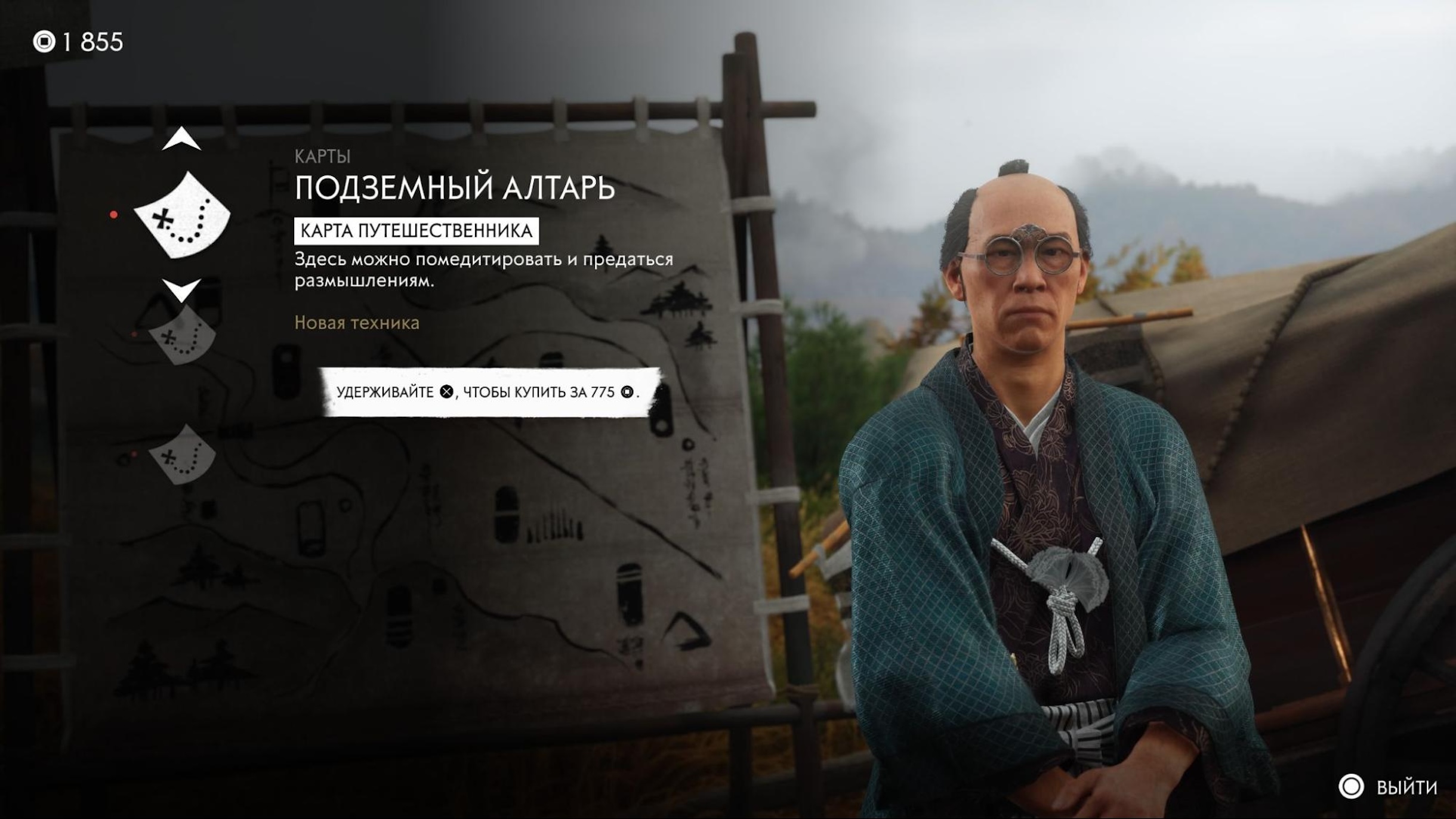Click the currency coin icon near 1 855
This screenshot has width=1456, height=819.
(x=45, y=42)
